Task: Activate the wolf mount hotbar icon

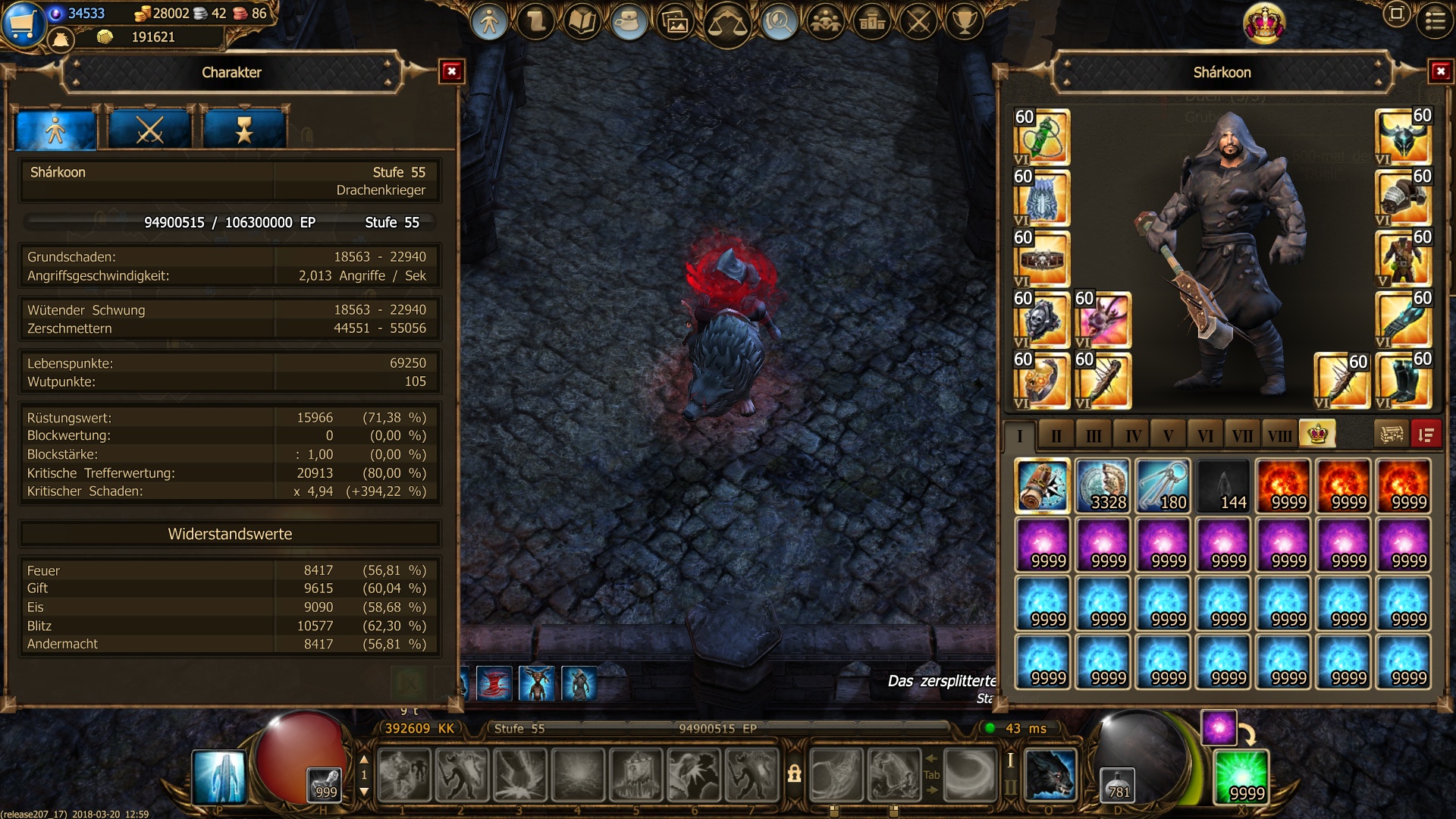Action: [x=1050, y=775]
